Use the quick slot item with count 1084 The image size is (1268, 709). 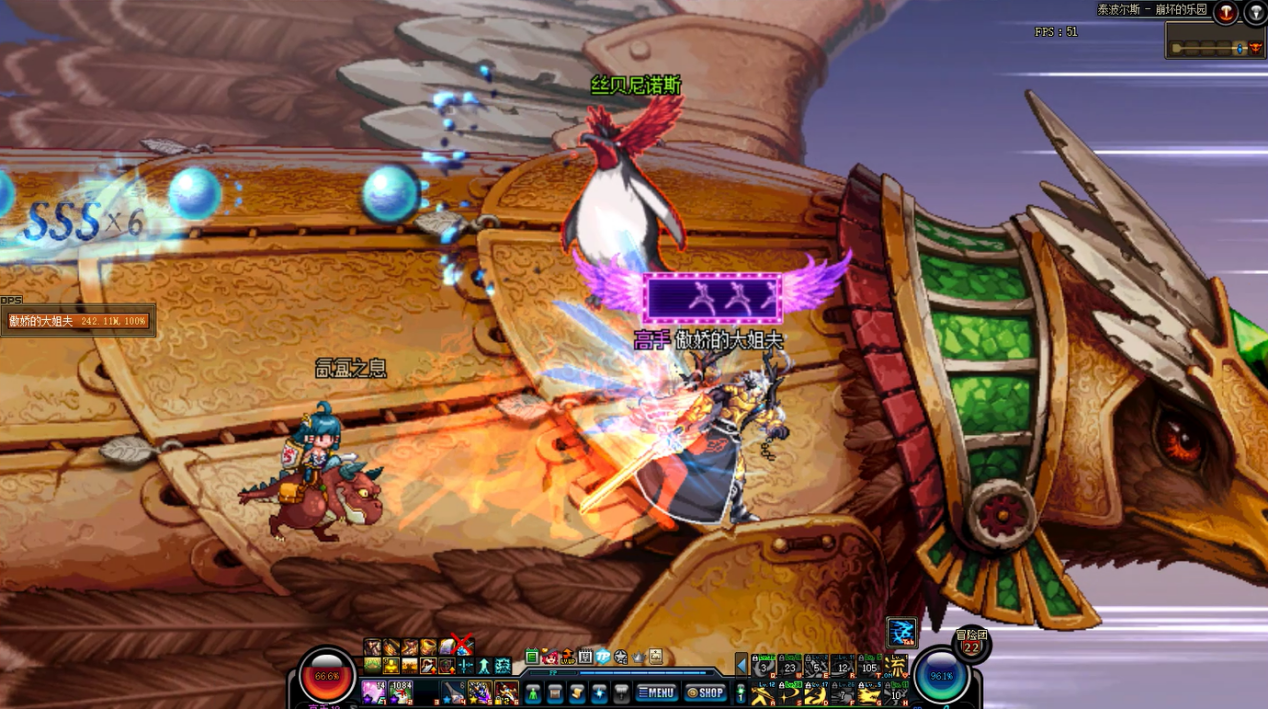pos(400,691)
